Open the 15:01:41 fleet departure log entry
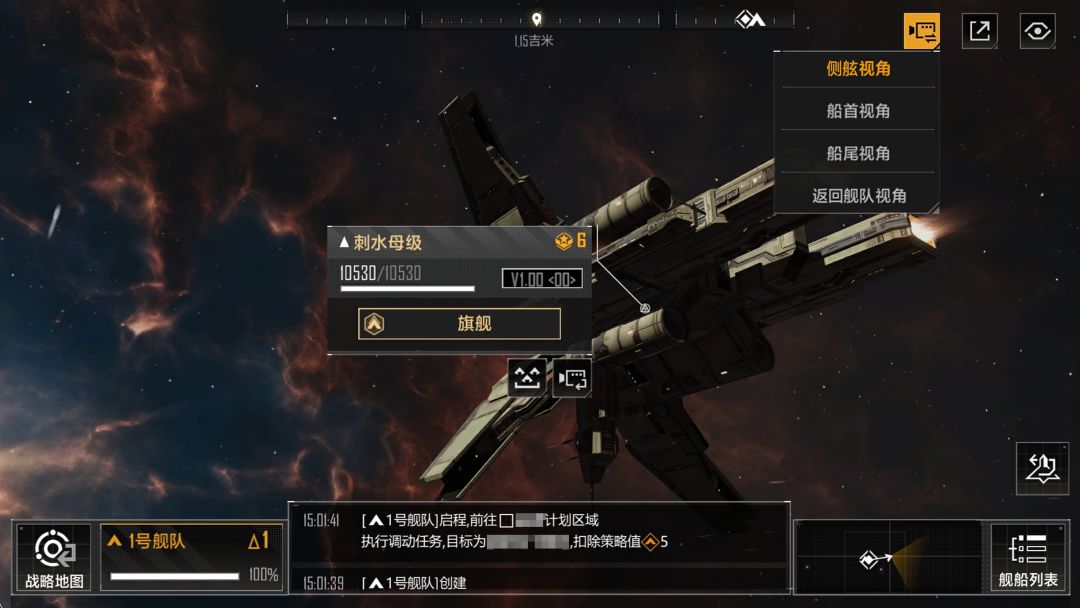1080x608 pixels. (540, 531)
